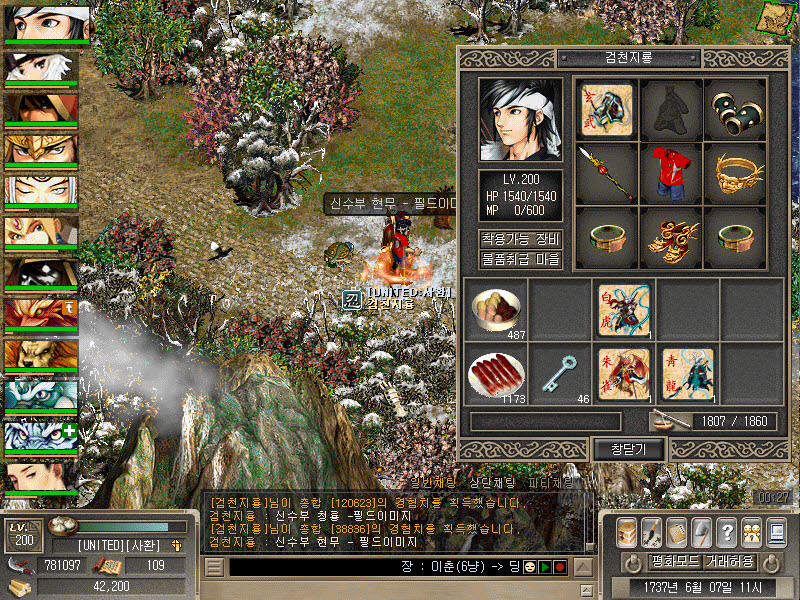Screen dimensions: 800x600
Task: Select the equipped black bracers slot
Action: click(x=736, y=107)
